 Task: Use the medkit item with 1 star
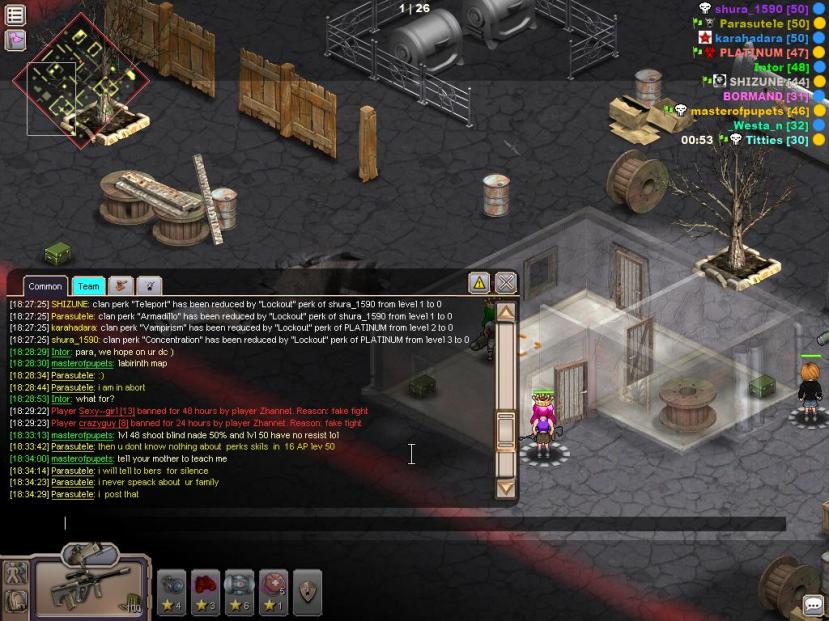point(273,590)
